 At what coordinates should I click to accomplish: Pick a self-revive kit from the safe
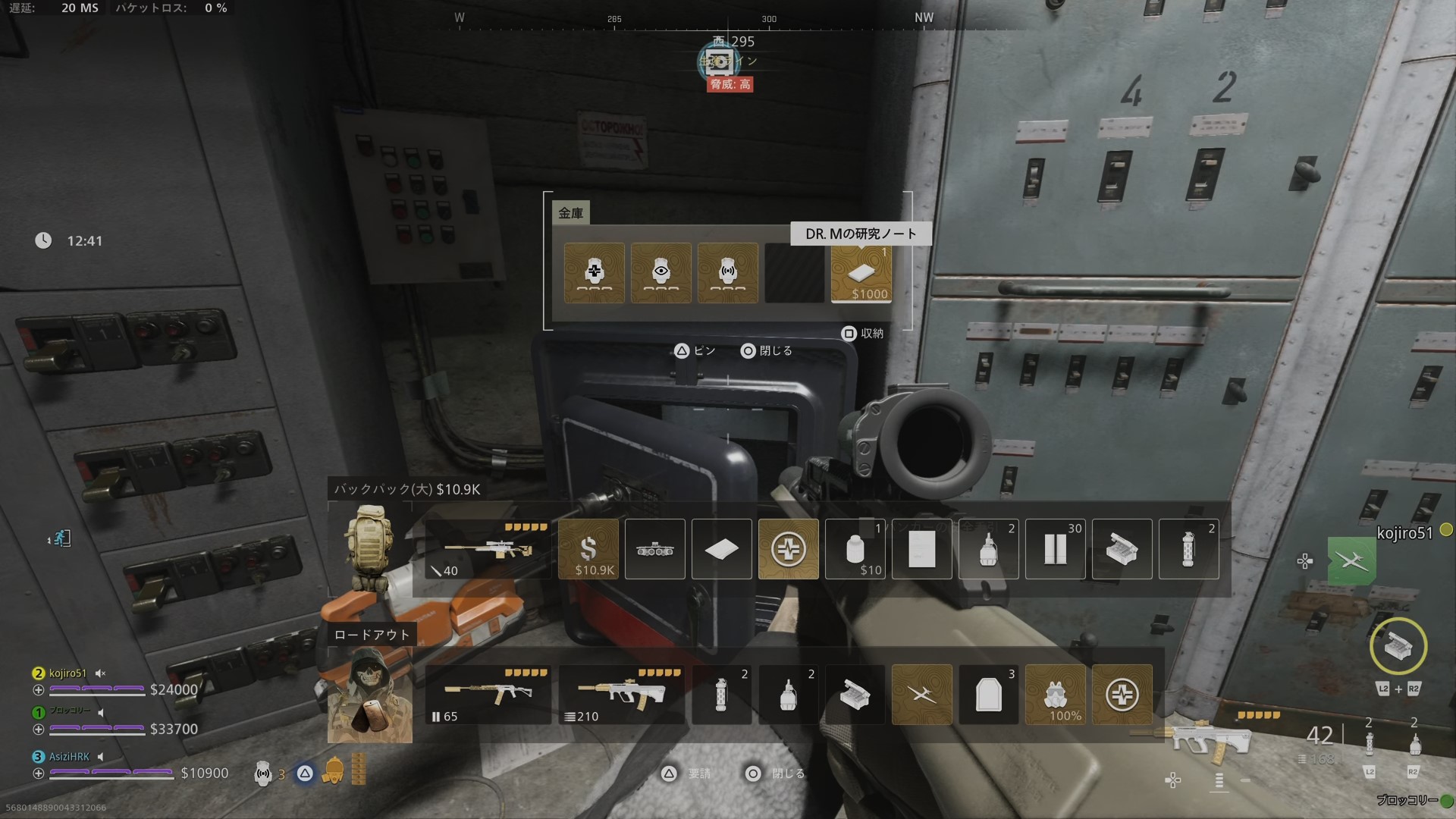[x=595, y=273]
